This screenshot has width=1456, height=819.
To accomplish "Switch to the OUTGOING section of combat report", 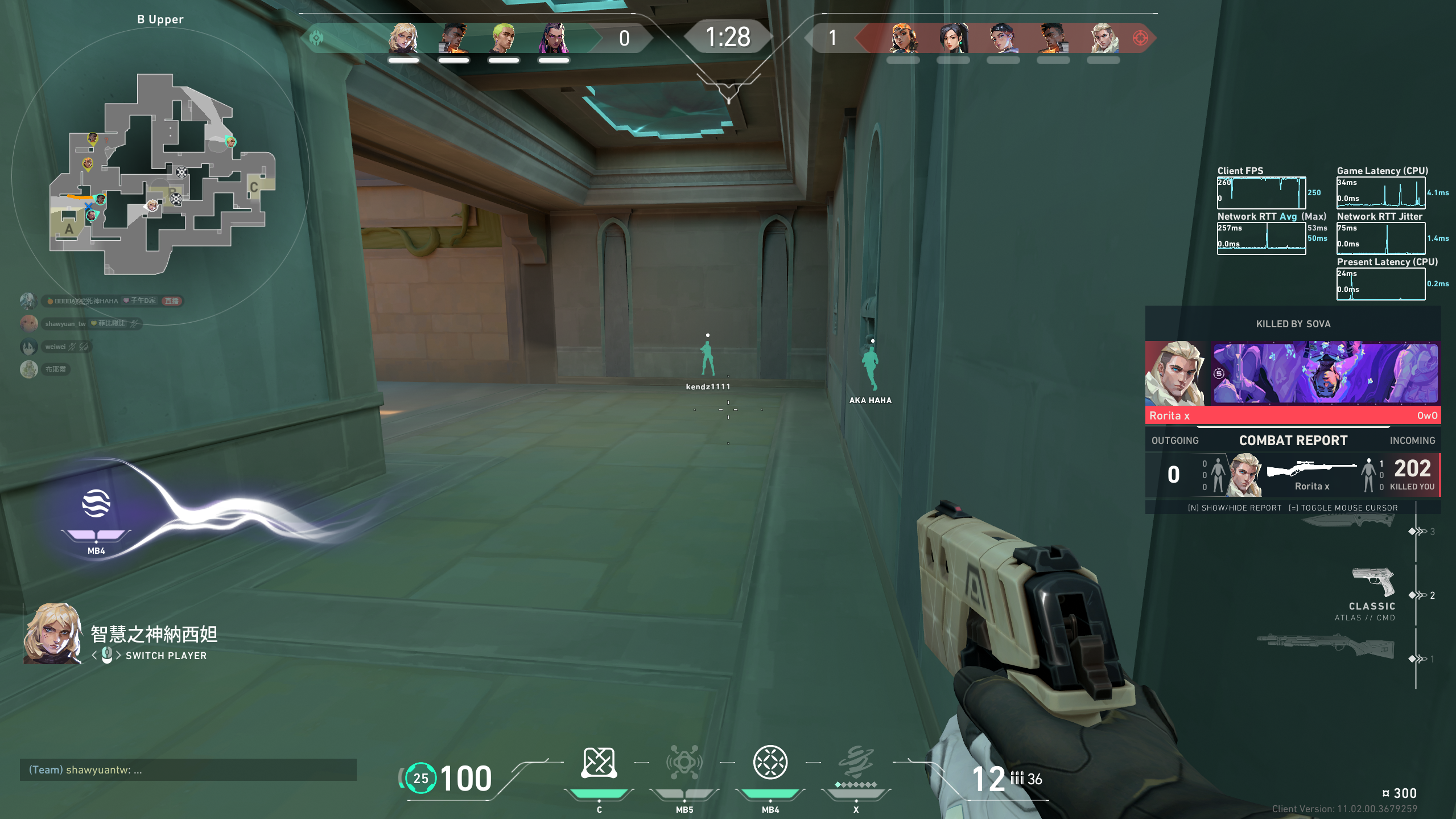I will click(x=1174, y=440).
